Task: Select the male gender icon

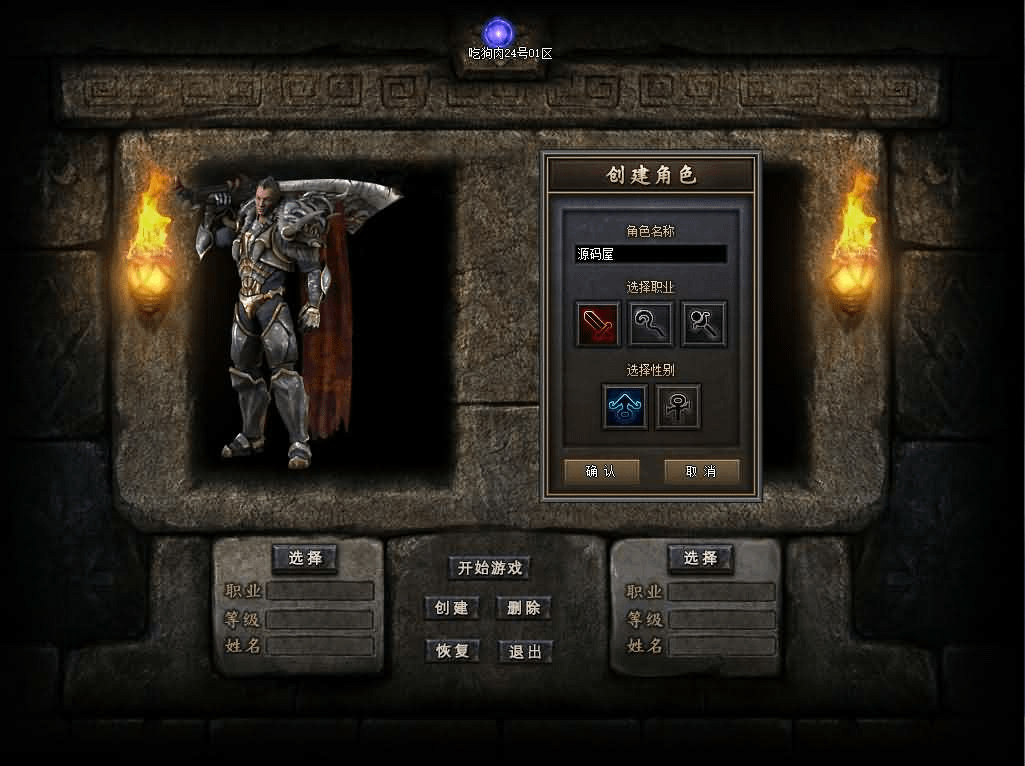Action: (624, 407)
